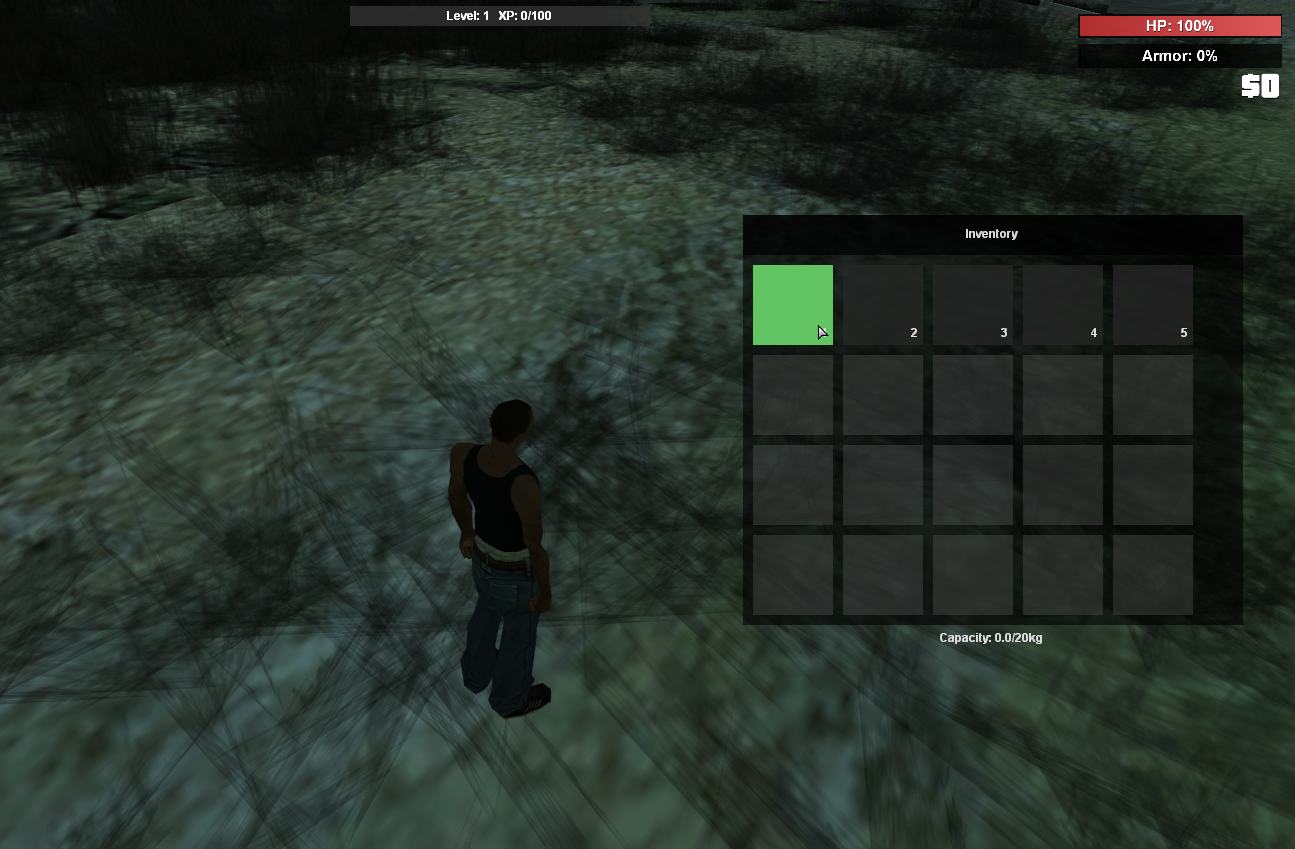Click the $0 money counter
This screenshot has height=849, width=1295.
pos(1261,87)
